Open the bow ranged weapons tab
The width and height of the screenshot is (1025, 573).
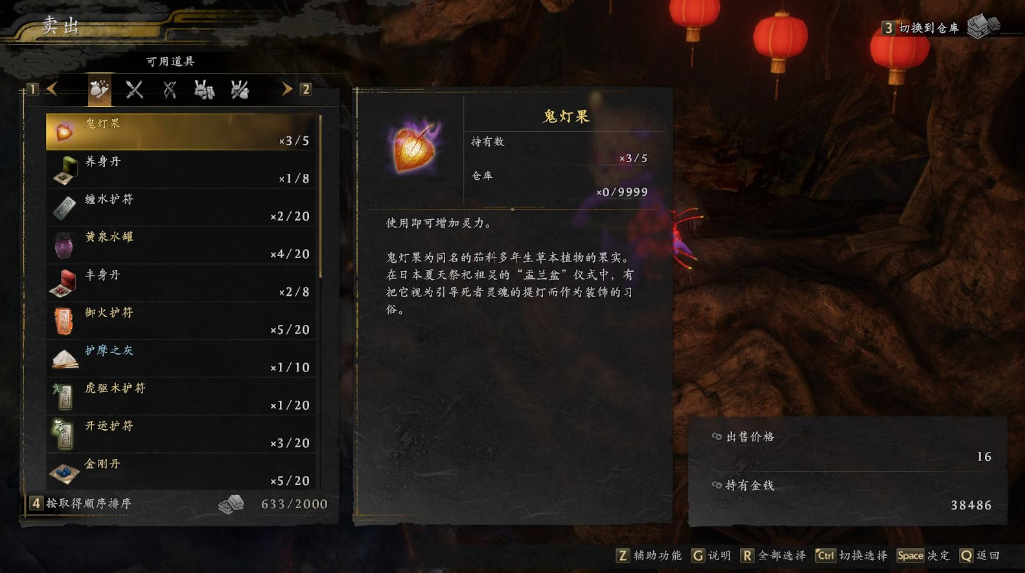170,90
